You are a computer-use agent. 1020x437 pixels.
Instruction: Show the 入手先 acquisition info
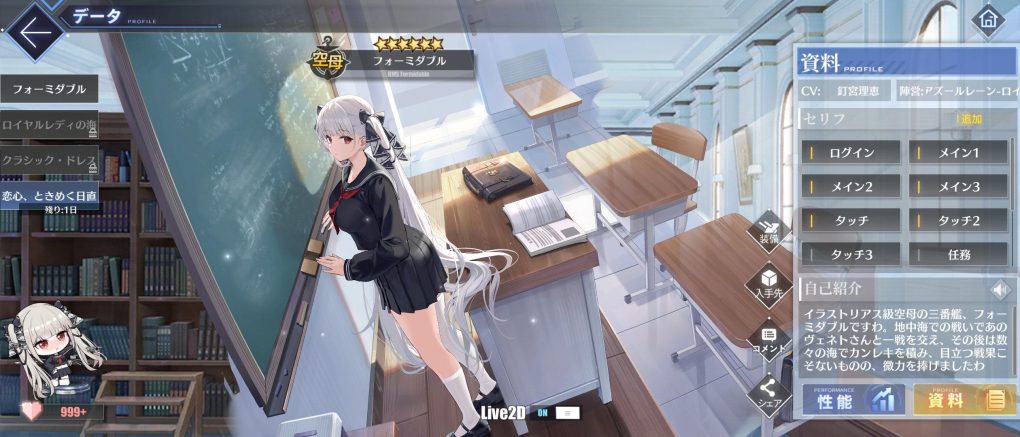769,282
